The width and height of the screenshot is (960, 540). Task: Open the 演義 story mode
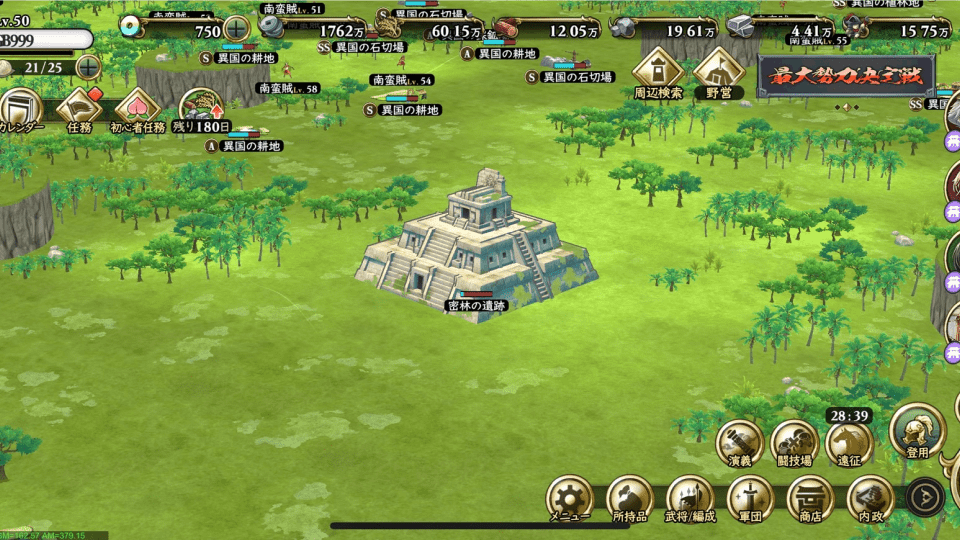pyautogui.click(x=740, y=441)
